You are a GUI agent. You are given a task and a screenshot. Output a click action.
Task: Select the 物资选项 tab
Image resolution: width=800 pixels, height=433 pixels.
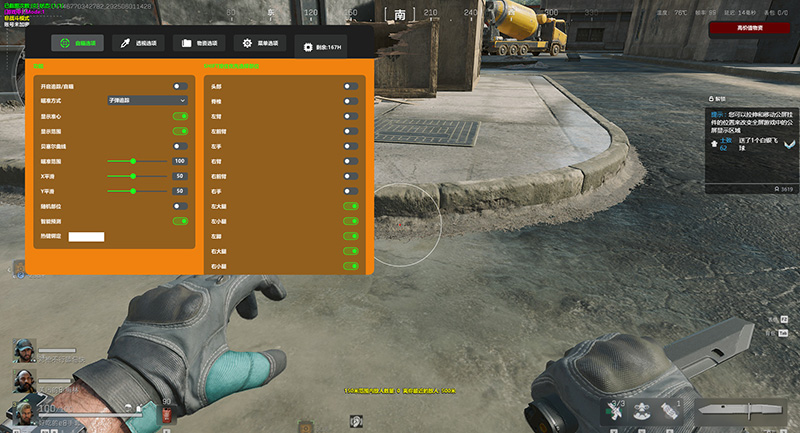(x=200, y=44)
